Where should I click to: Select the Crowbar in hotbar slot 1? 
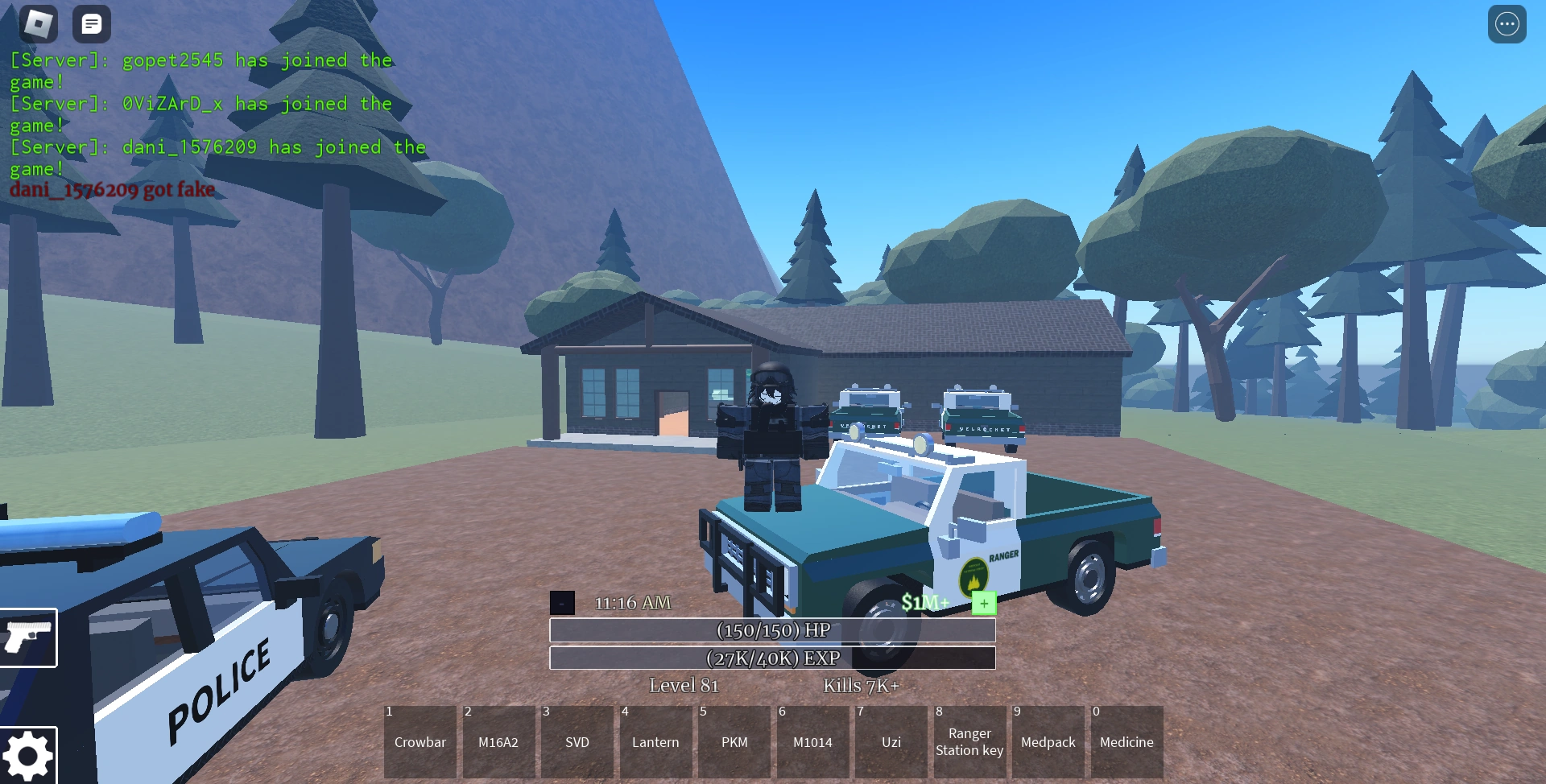pyautogui.click(x=420, y=741)
